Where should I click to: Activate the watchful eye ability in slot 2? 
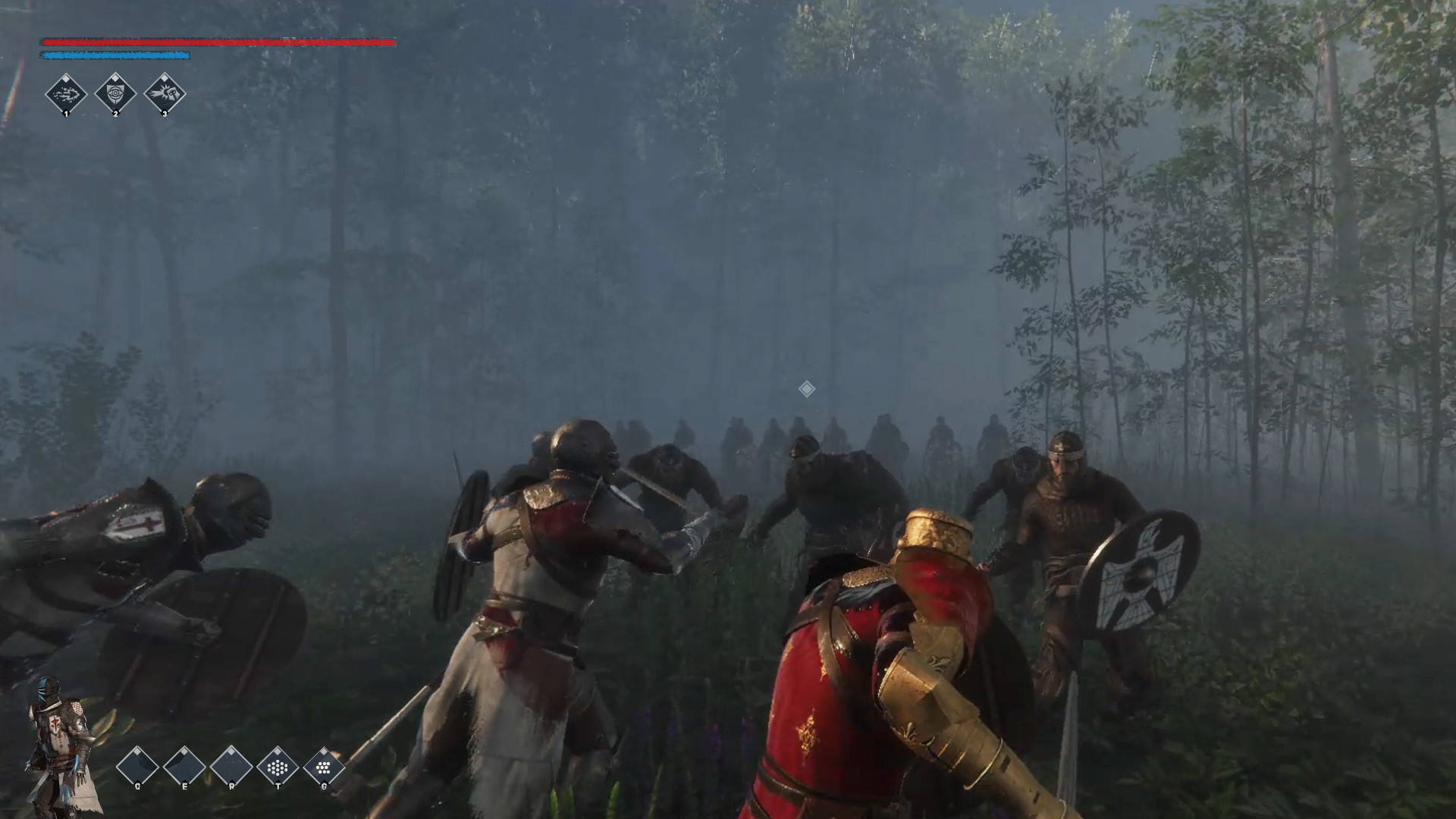tap(115, 94)
